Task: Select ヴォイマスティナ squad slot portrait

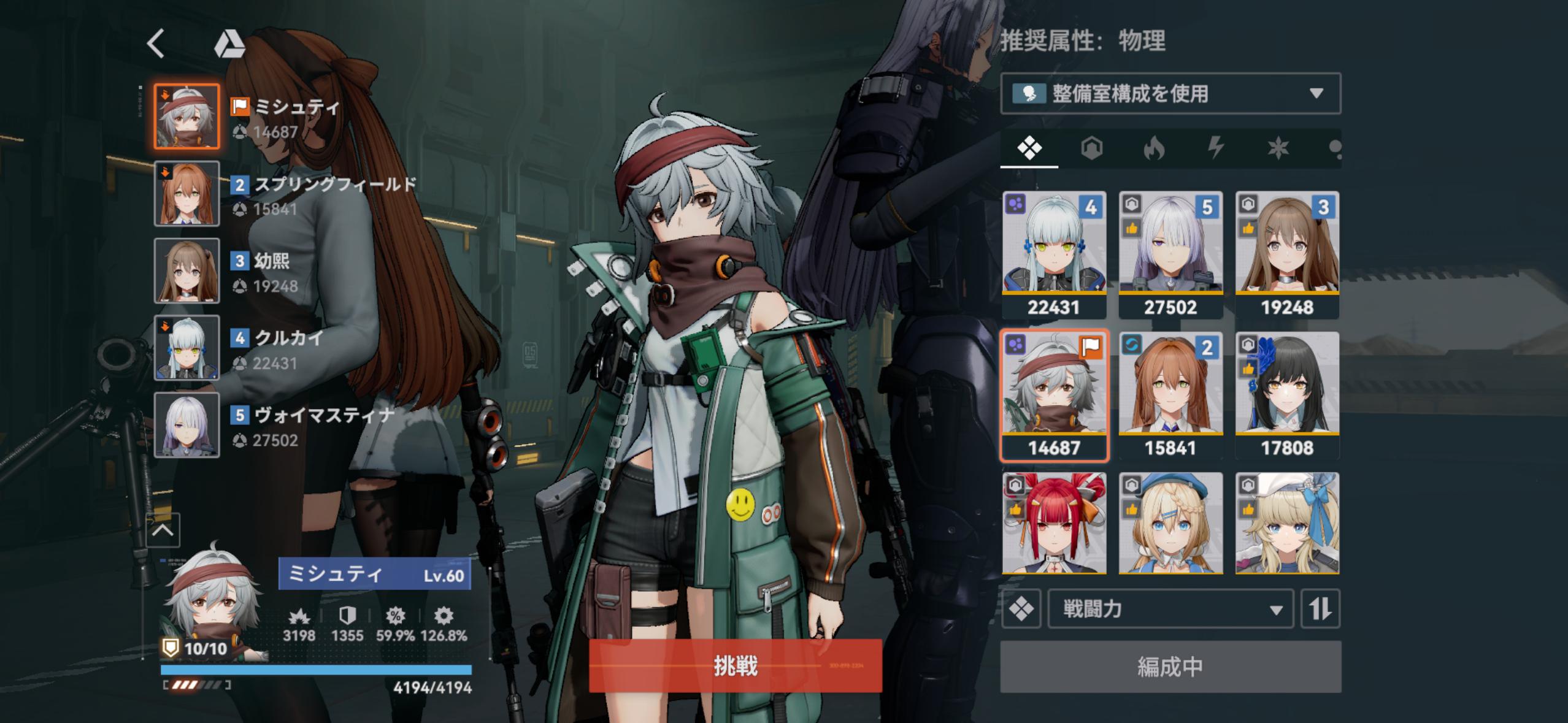Action: pos(186,425)
